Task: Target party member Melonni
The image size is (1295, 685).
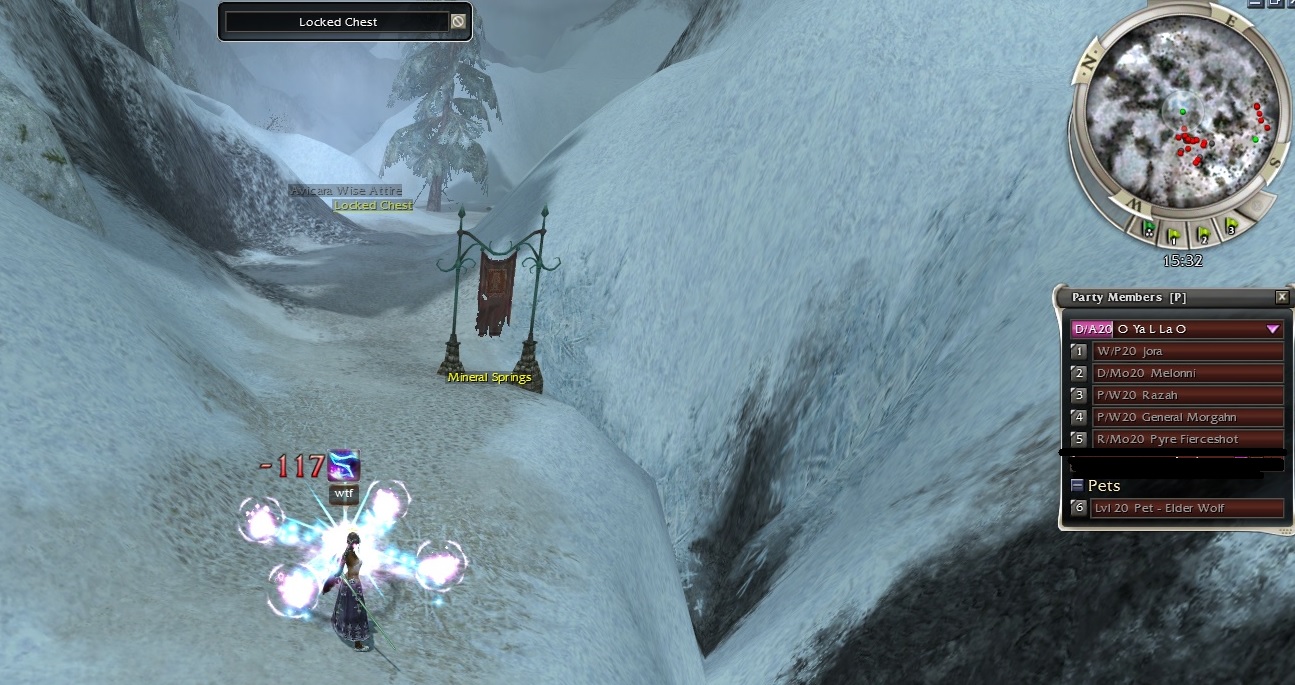Action: pos(1187,373)
